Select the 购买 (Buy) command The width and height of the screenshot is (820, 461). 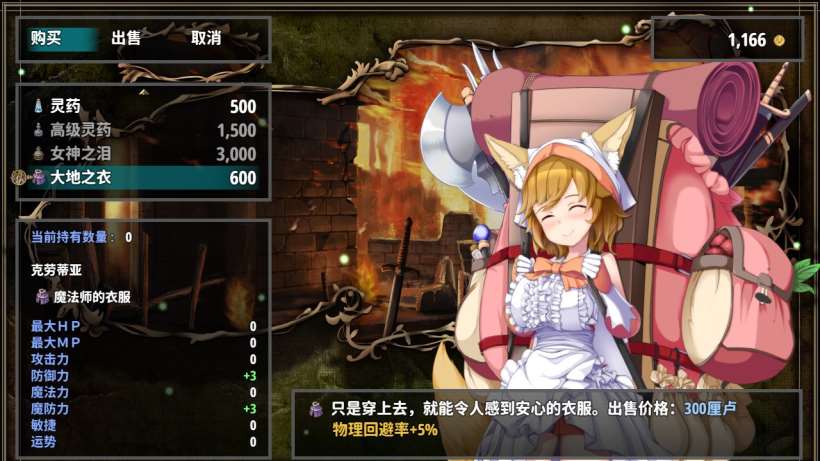[x=46, y=39]
